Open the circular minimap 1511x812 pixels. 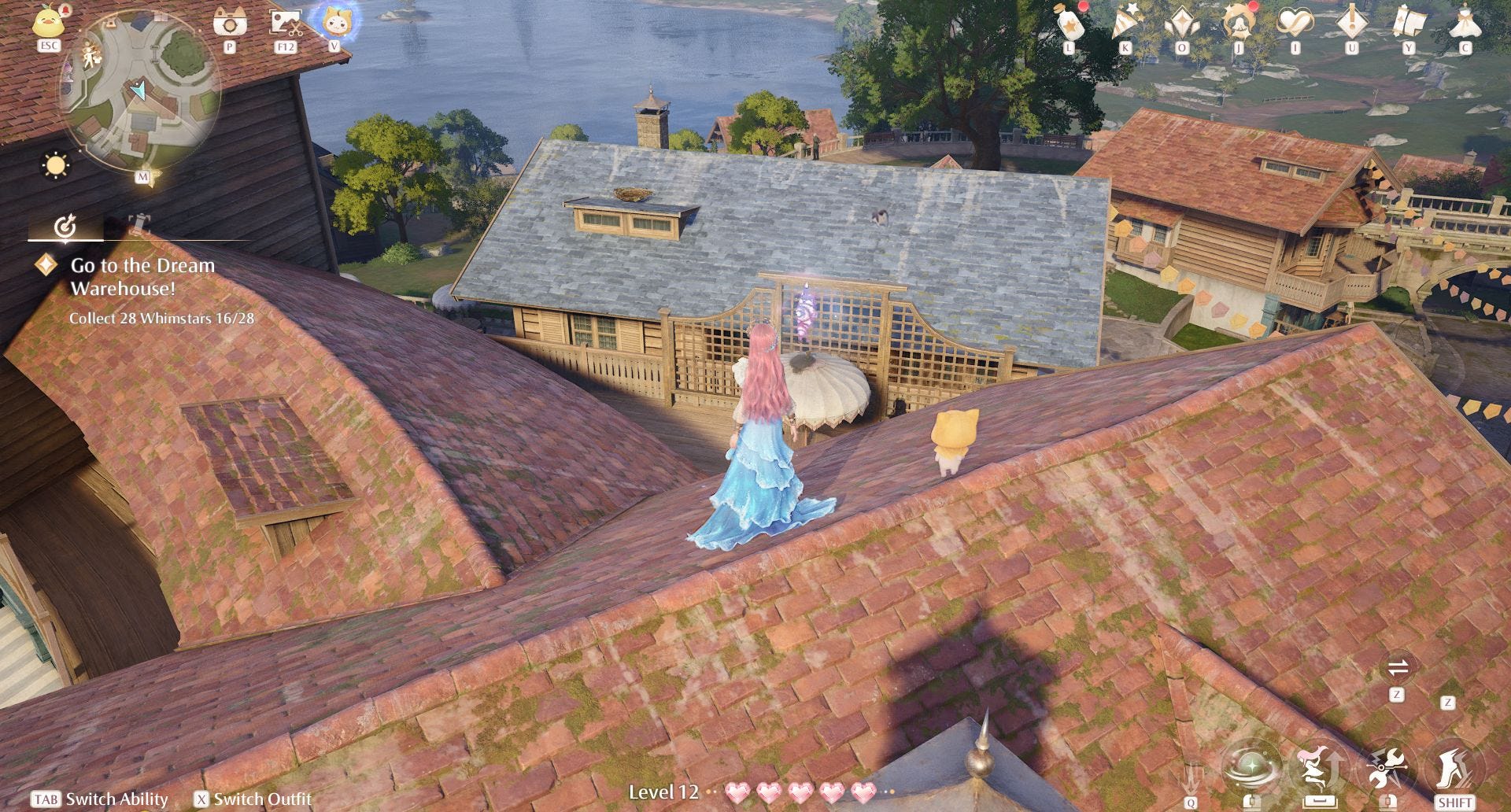click(x=140, y=93)
